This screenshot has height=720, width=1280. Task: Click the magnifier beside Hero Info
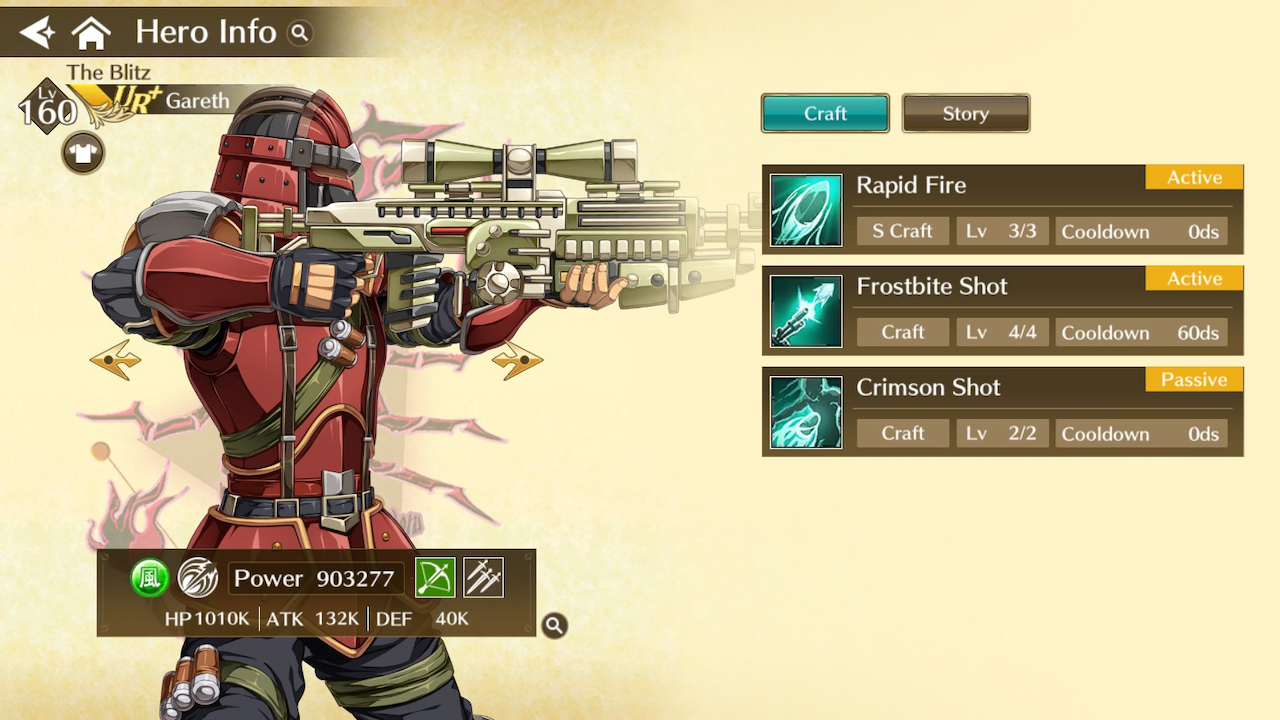click(x=299, y=33)
